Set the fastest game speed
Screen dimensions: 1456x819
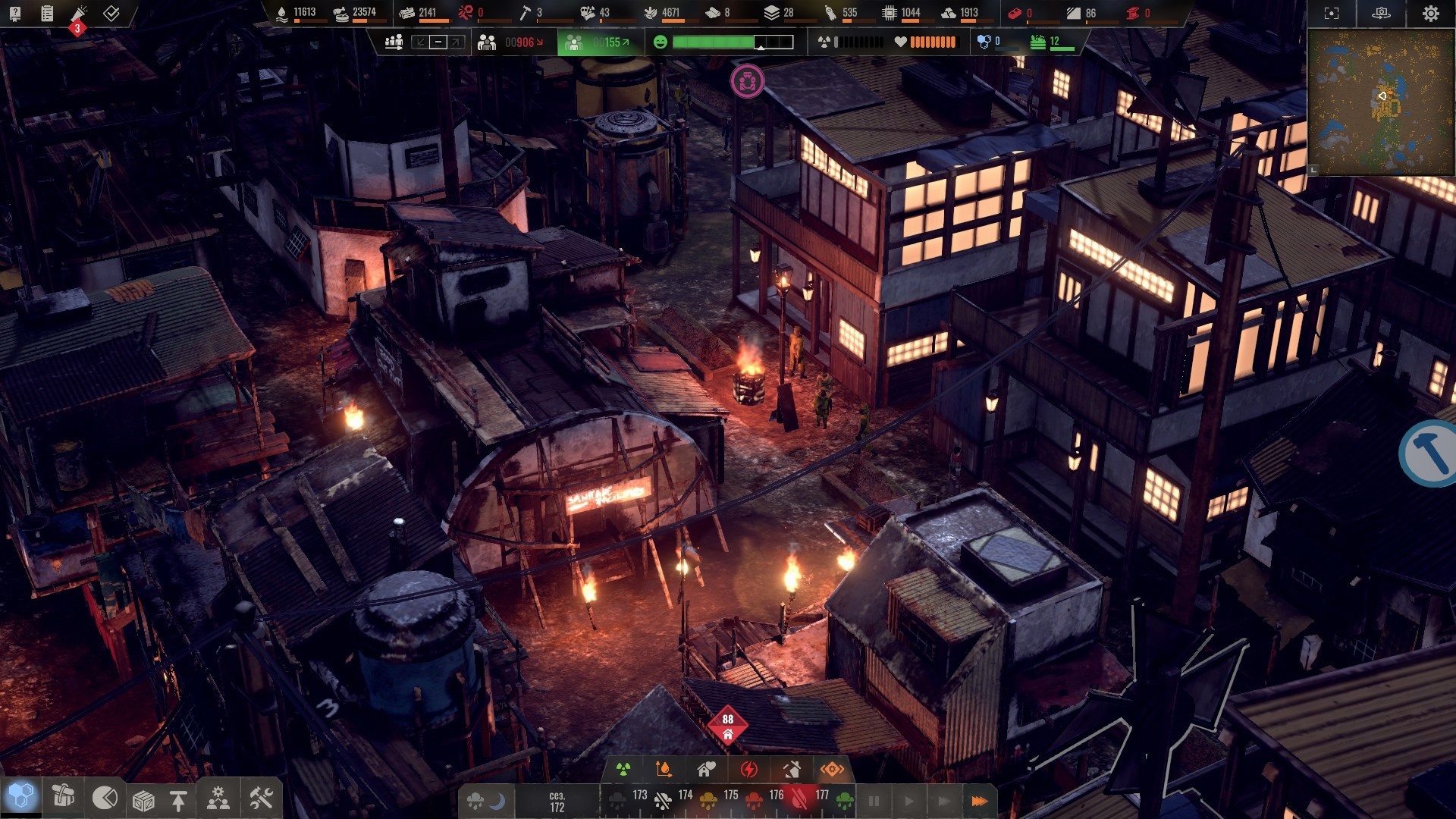[979, 801]
